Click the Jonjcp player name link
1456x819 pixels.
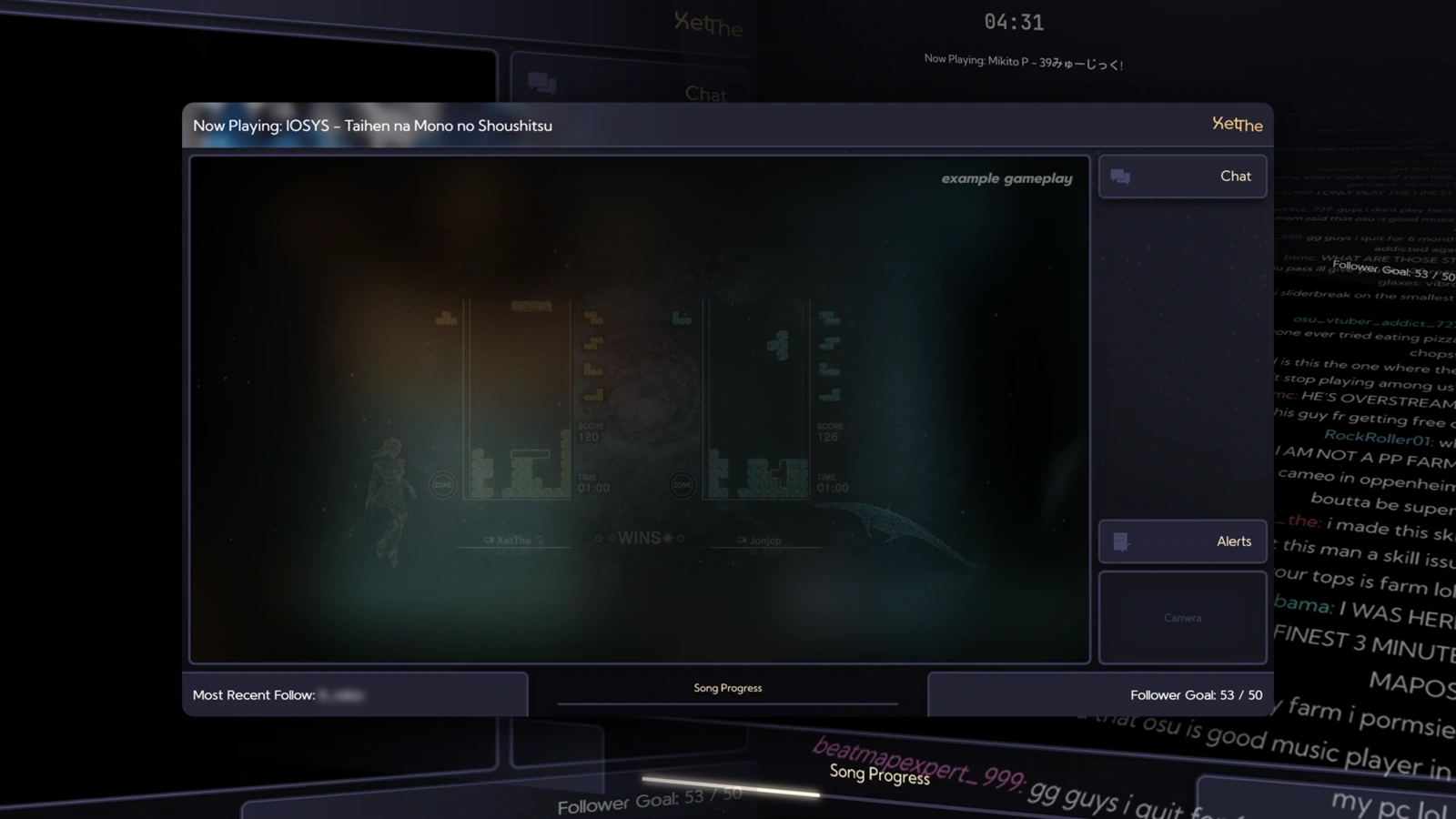[765, 540]
